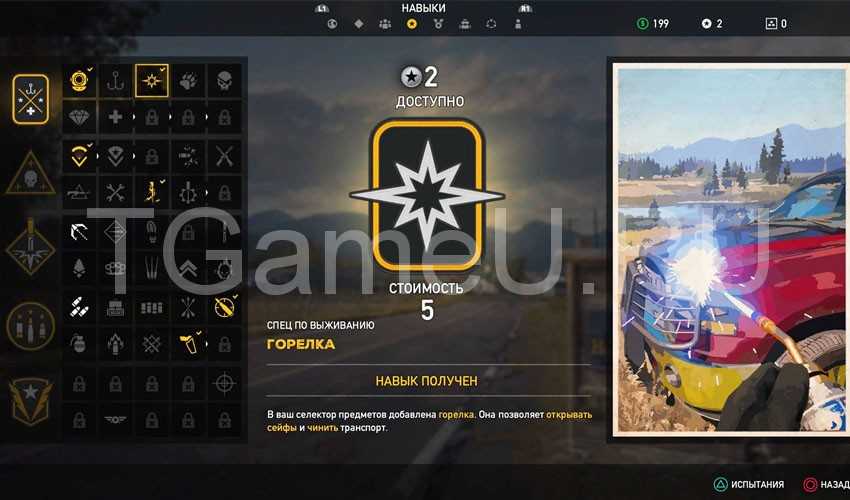Select the plus-sign health skill icon
The height and width of the screenshot is (500, 850).
pyautogui.click(x=116, y=117)
